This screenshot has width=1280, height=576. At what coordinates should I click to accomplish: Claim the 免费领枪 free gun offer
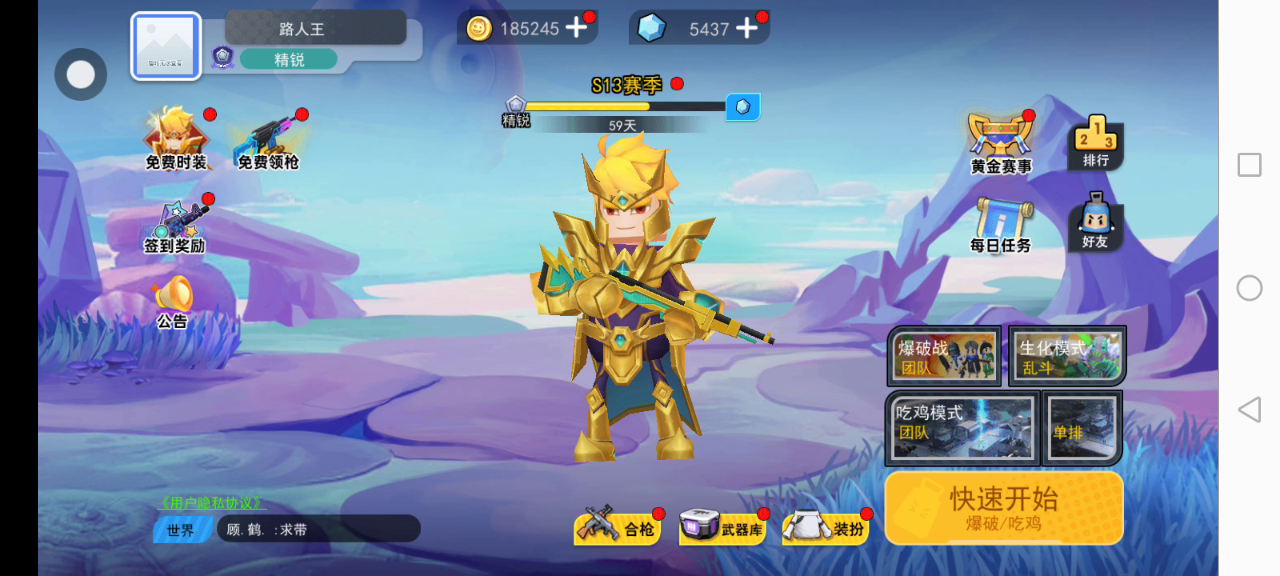(x=268, y=142)
